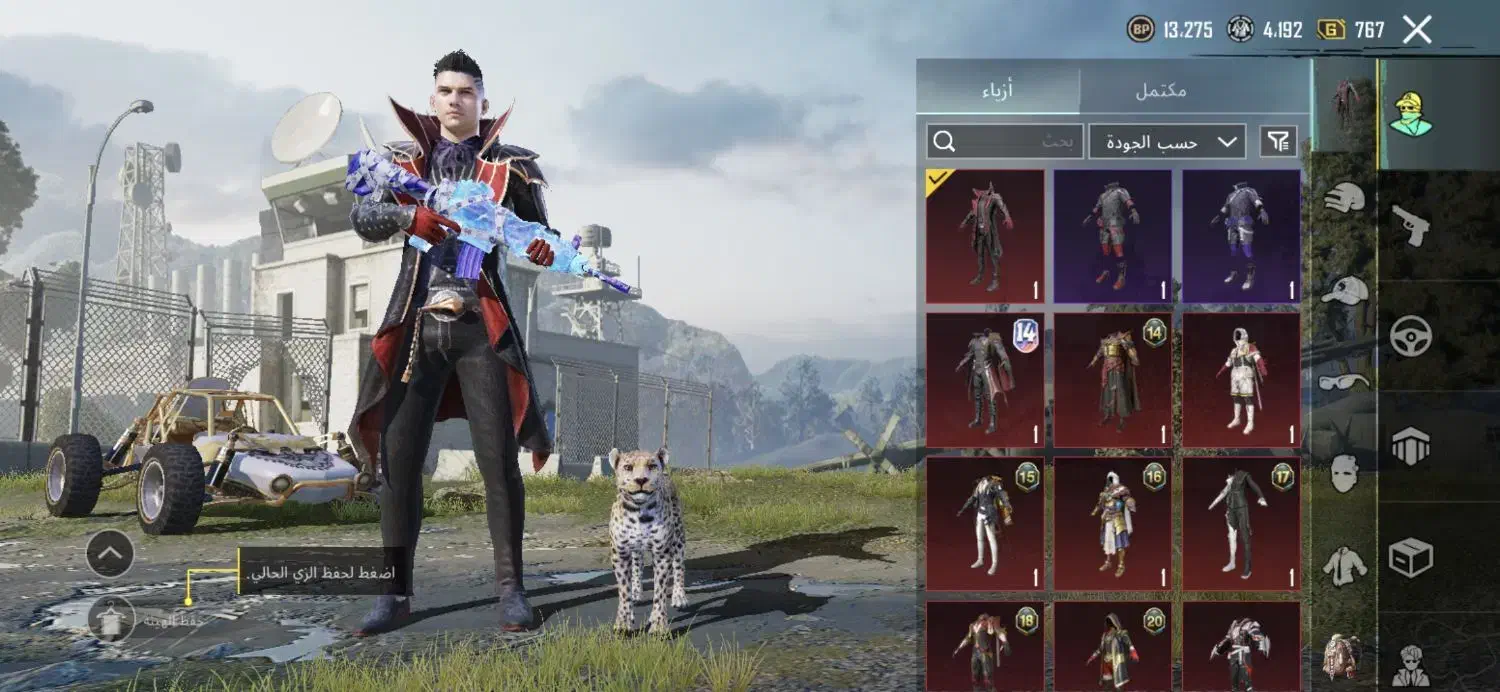Image resolution: width=1500 pixels, height=692 pixels.
Task: Select the glasses accessory category
Action: [1344, 381]
